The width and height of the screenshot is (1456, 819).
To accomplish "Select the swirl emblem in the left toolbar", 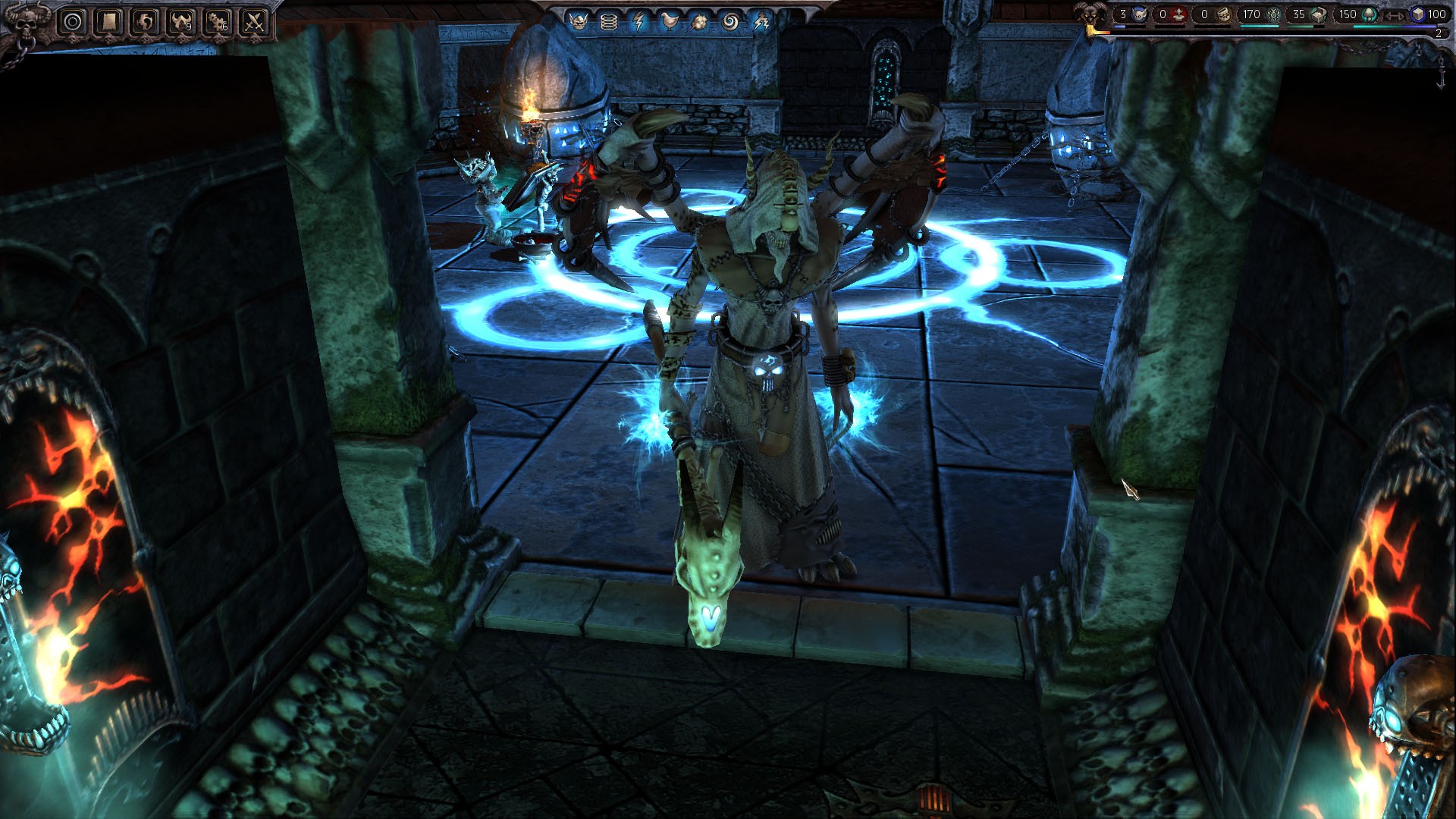I will [x=145, y=21].
